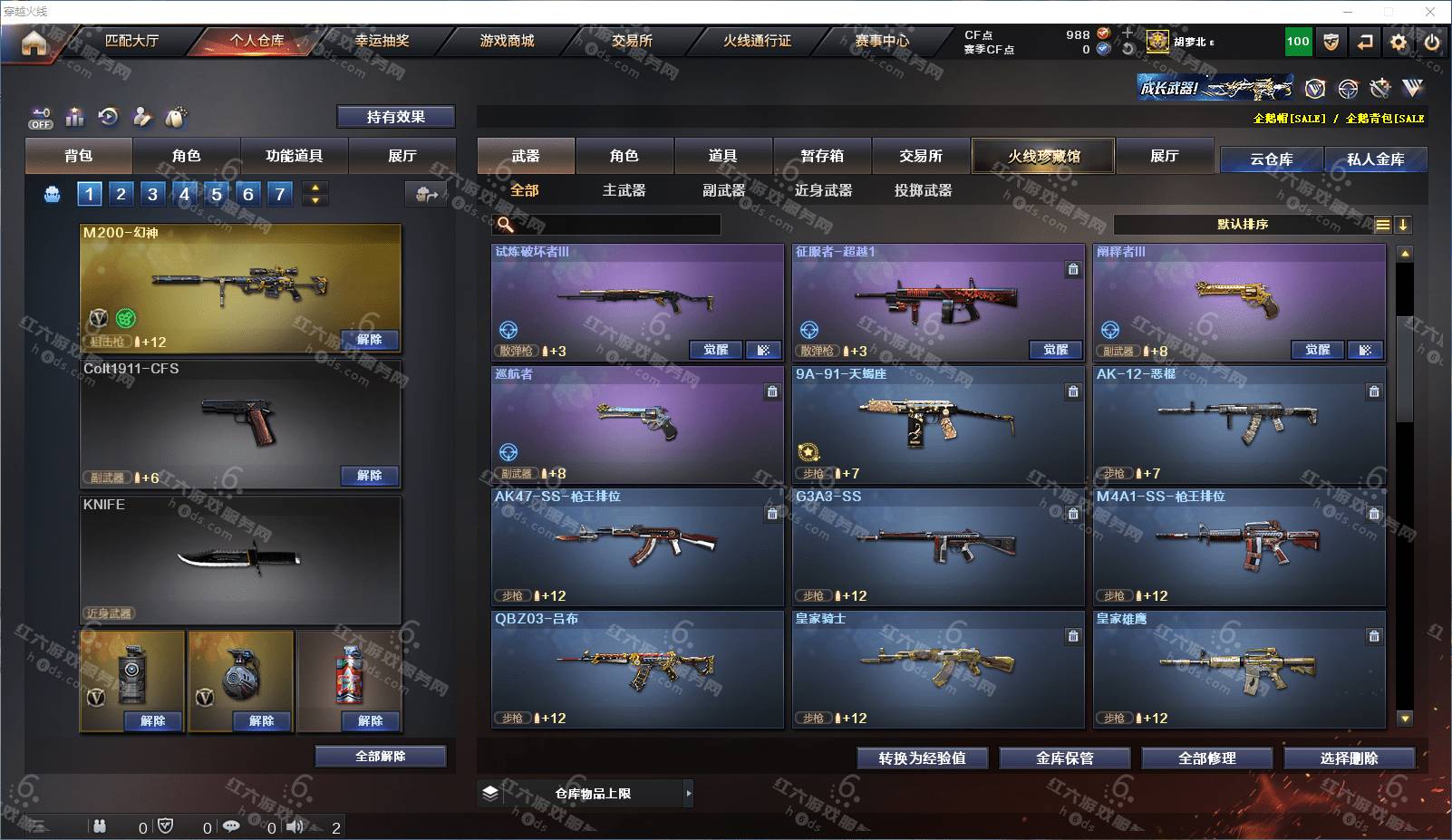This screenshot has height=840, width=1452.
Task: Select loadout bag number 3
Action: click(152, 193)
